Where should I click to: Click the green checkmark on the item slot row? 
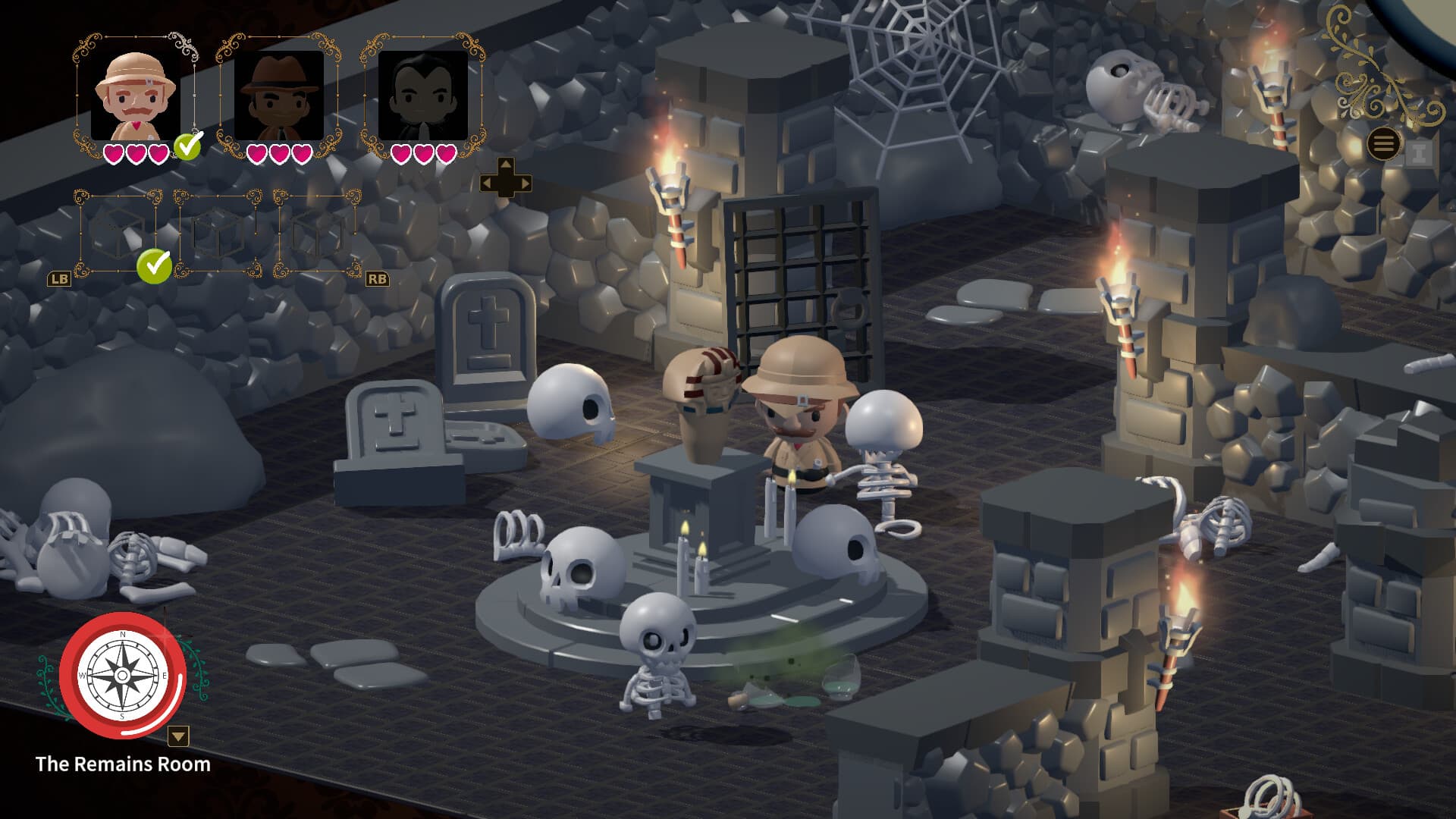point(153,267)
